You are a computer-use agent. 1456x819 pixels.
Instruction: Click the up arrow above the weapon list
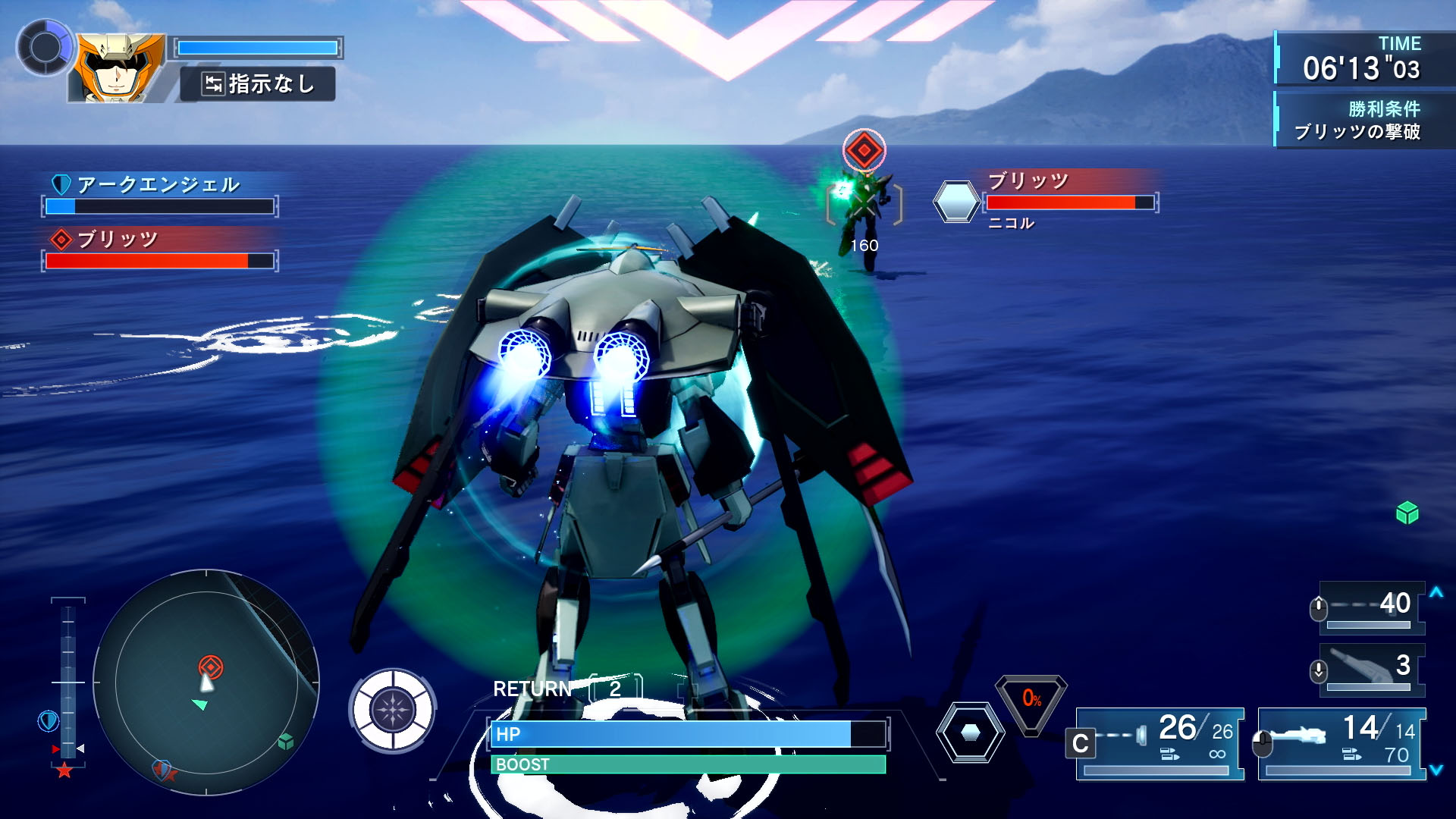pyautogui.click(x=1436, y=593)
